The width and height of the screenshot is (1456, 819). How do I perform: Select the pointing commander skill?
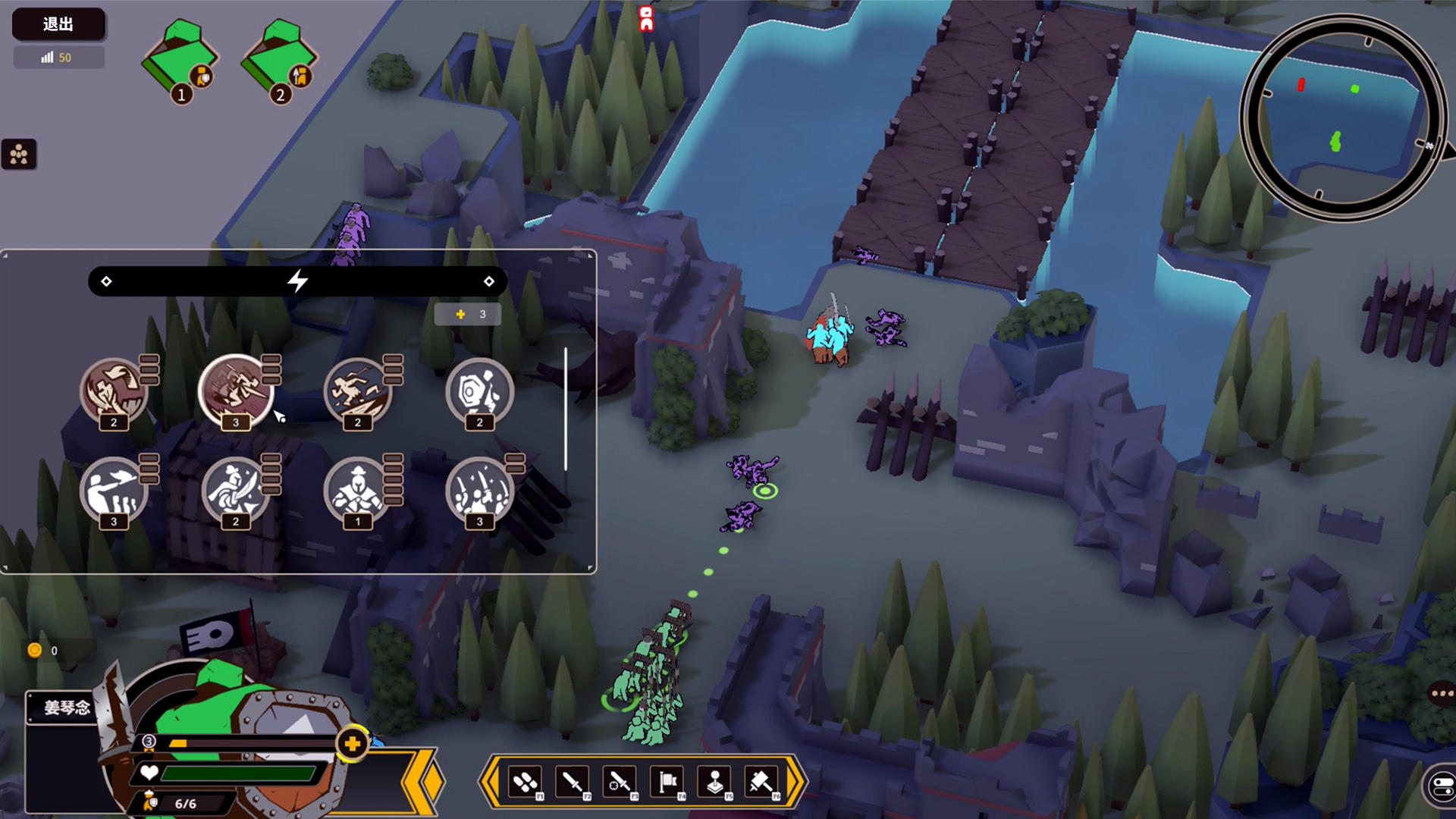tap(114, 489)
